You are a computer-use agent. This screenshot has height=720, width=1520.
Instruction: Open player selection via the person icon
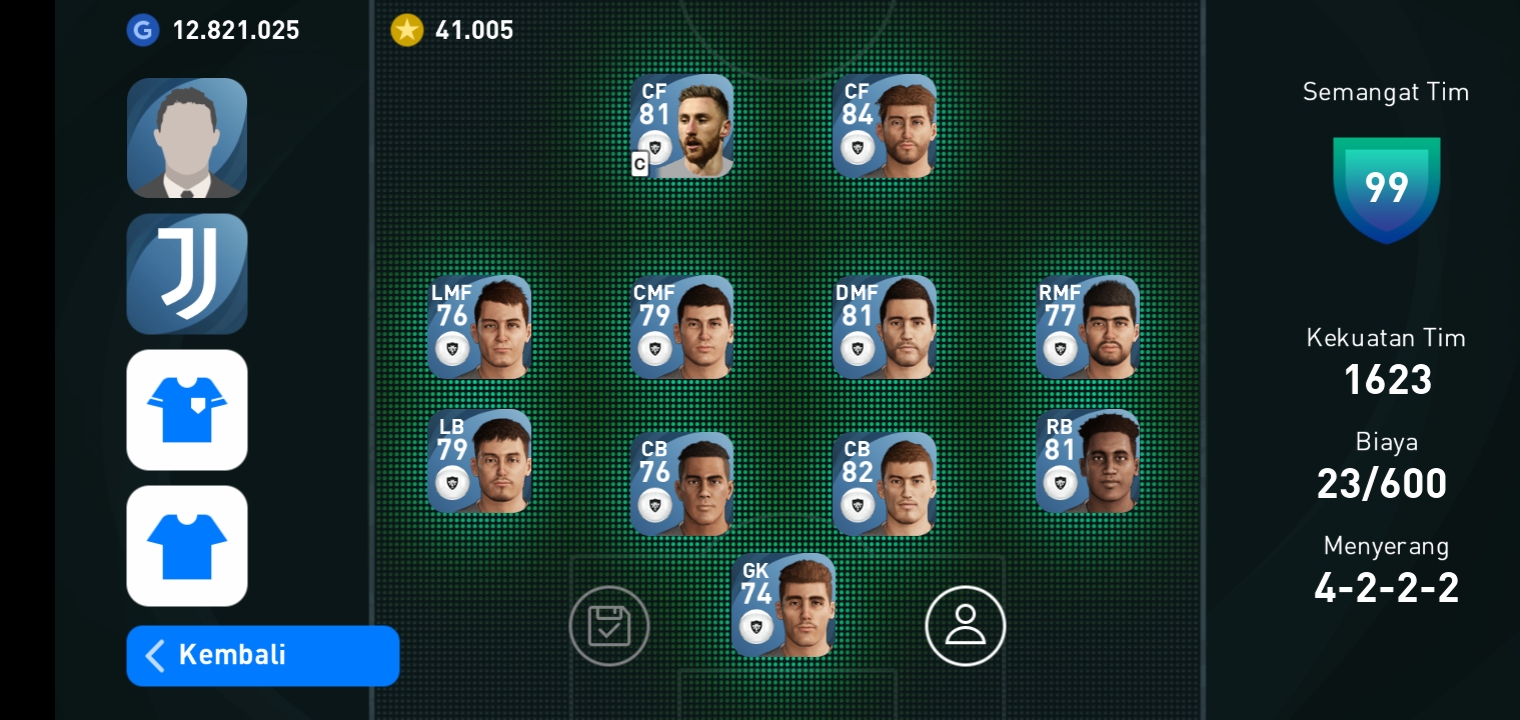pyautogui.click(x=965, y=625)
